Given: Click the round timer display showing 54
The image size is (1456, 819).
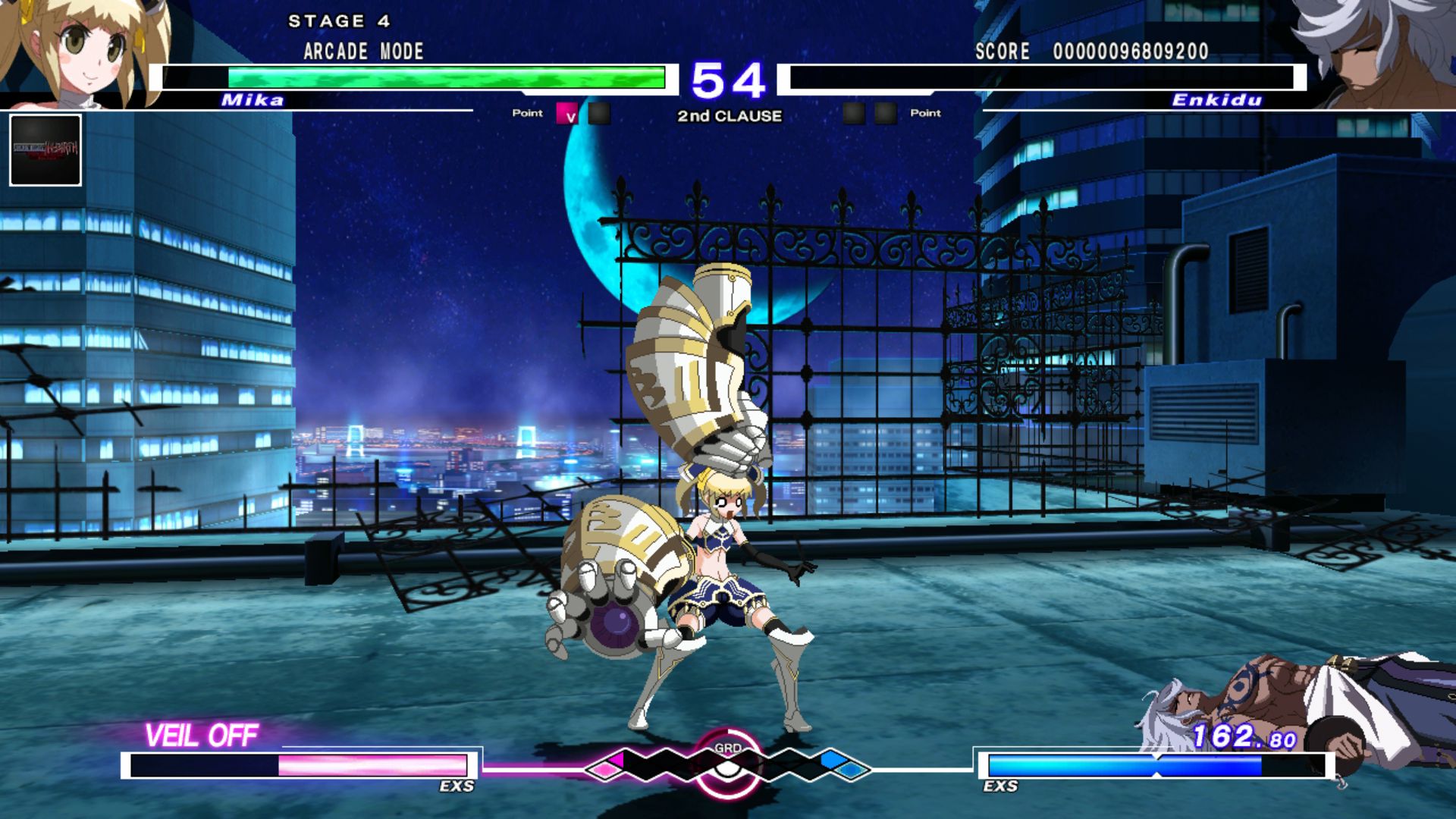Looking at the screenshot, I should point(730,77).
